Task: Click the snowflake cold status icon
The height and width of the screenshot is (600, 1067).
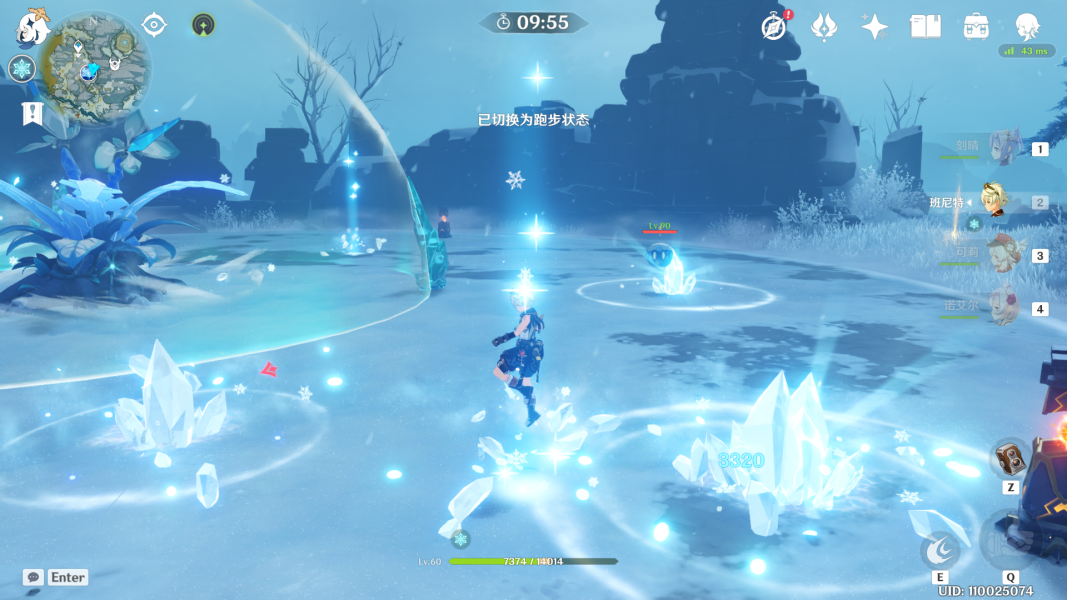Action: (22, 68)
